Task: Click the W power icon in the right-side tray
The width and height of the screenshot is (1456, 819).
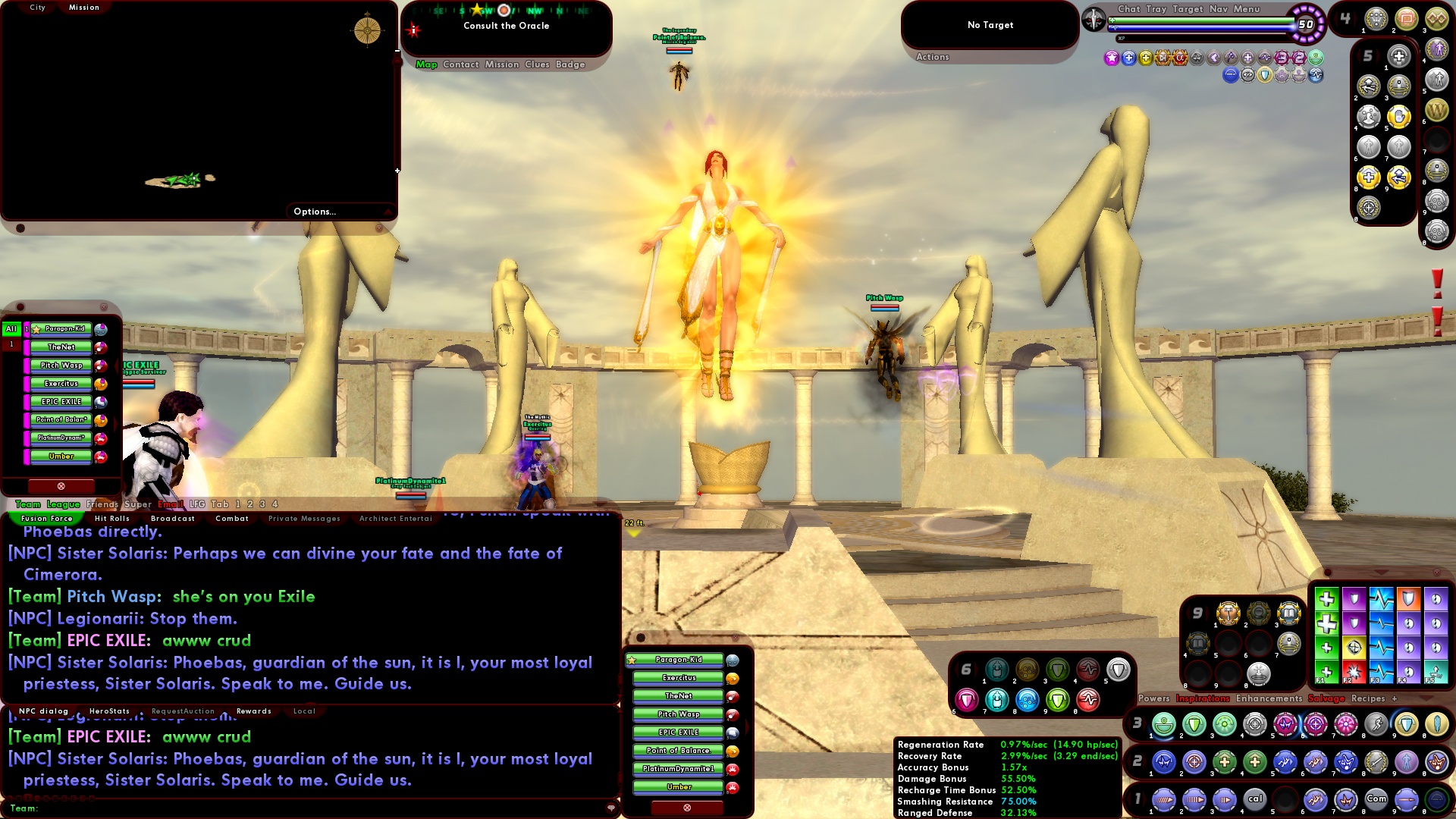Action: (1436, 111)
